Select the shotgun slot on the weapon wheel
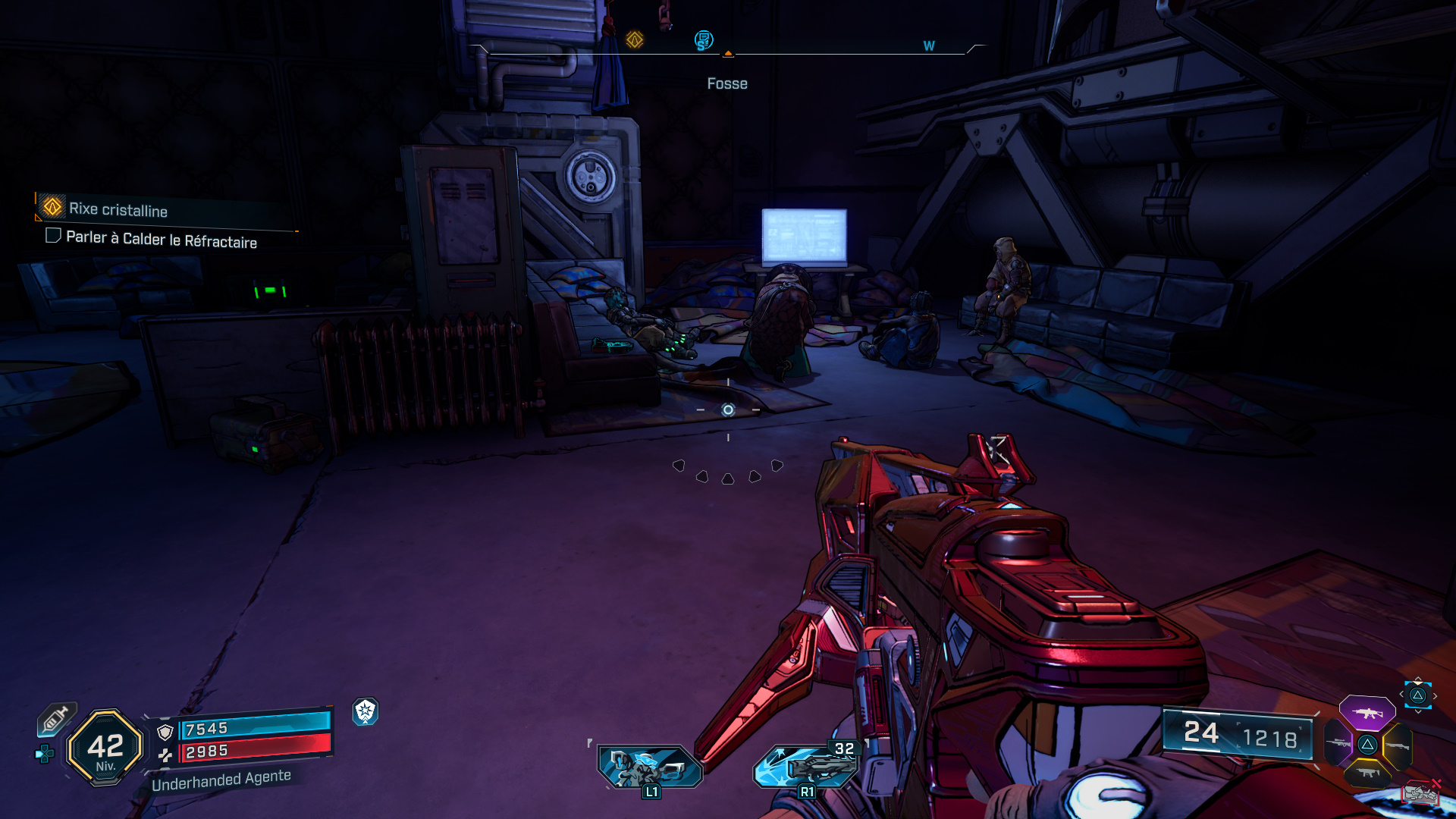1456x819 pixels. (1398, 745)
